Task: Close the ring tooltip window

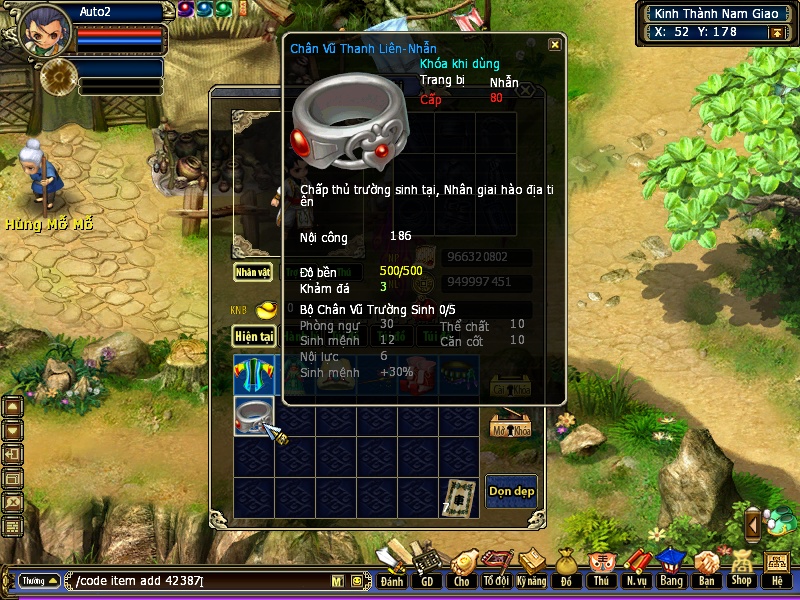Action: coord(554,45)
